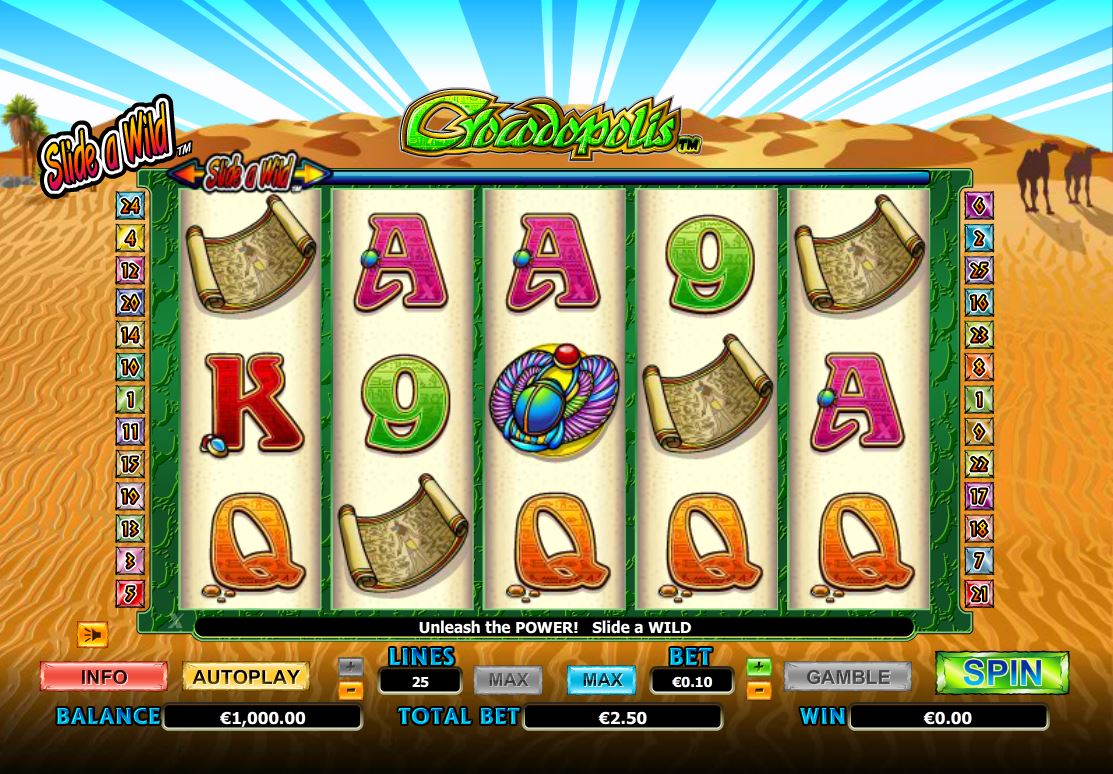This screenshot has height=774, width=1113.
Task: Choose payline marker 21
Action: 978,593
